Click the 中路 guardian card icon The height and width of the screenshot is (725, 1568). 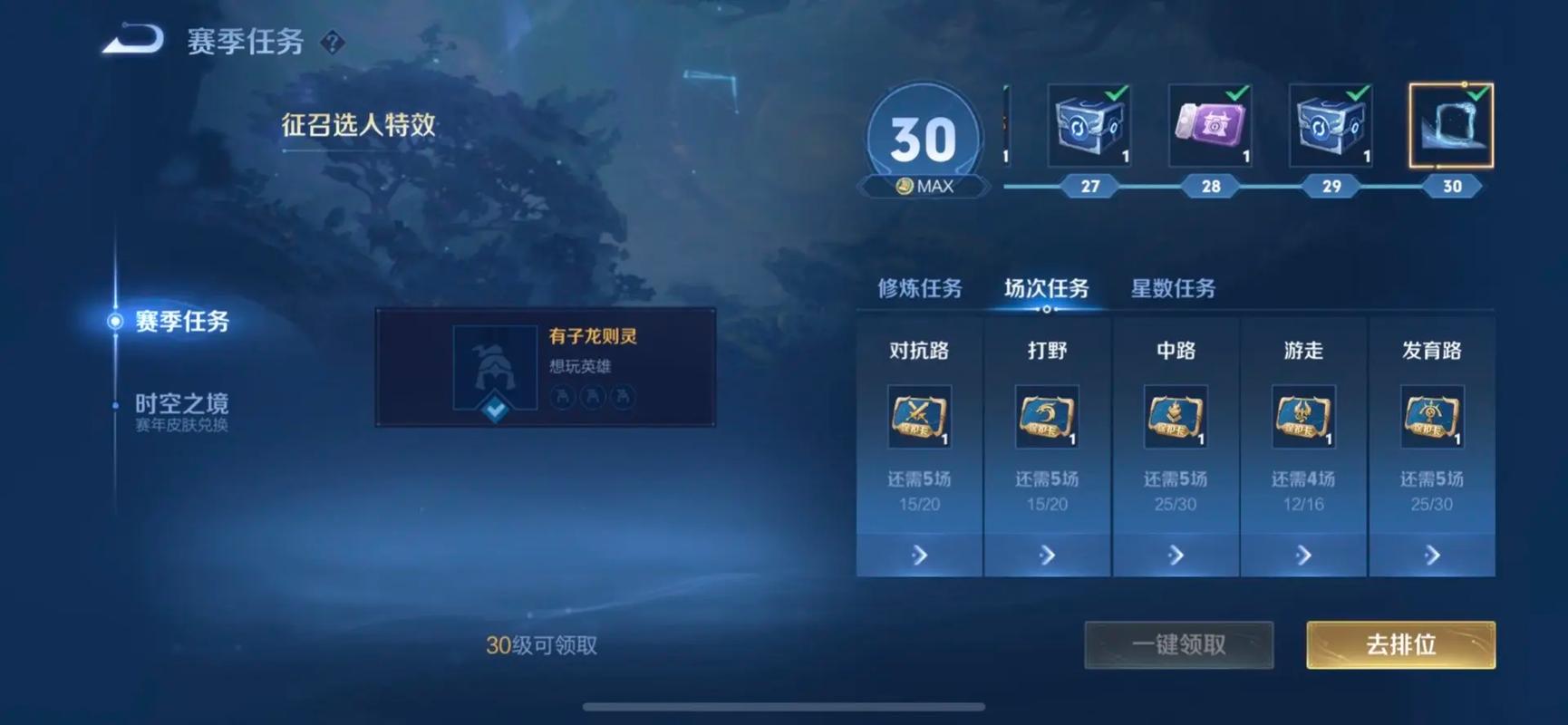pyautogui.click(x=1176, y=419)
